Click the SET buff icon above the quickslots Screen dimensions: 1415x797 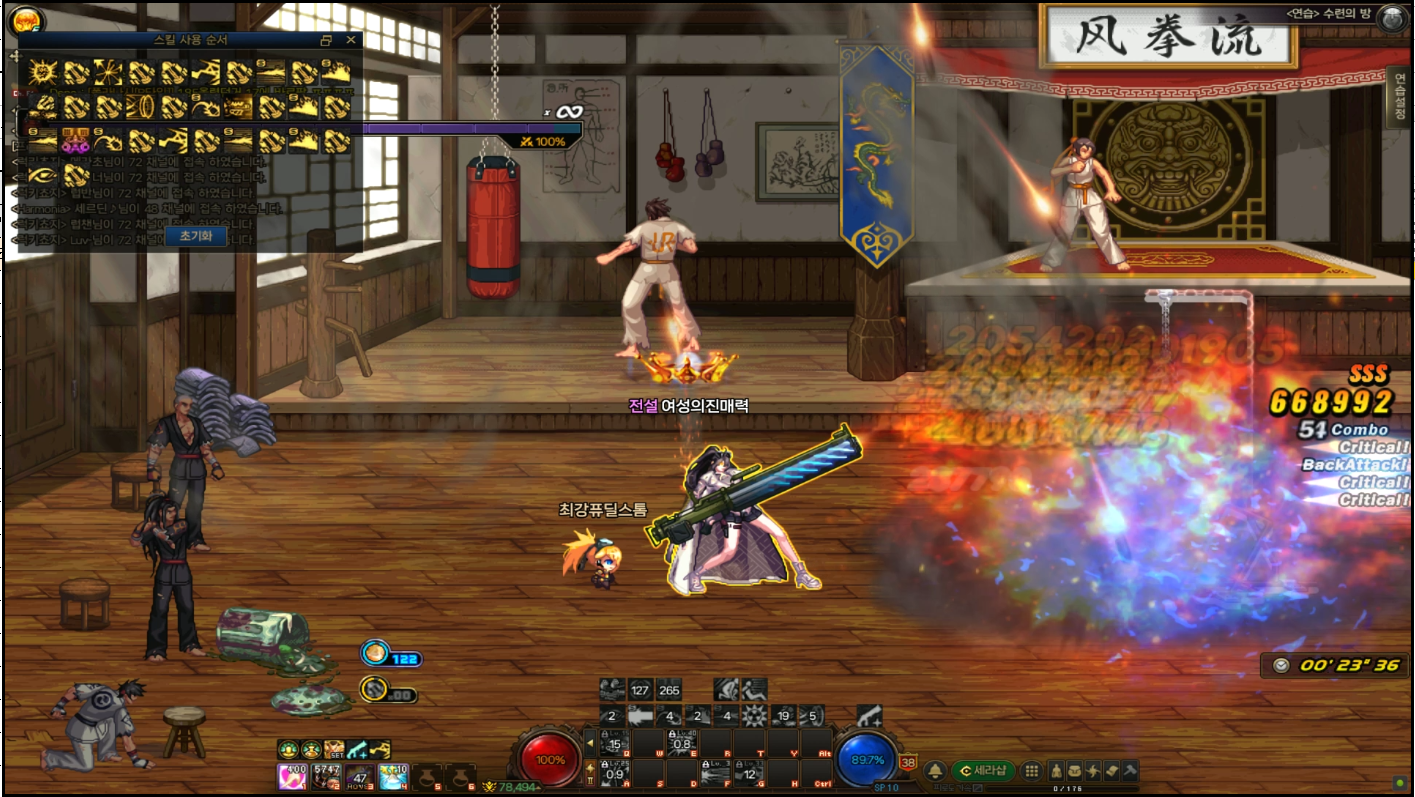pos(334,749)
